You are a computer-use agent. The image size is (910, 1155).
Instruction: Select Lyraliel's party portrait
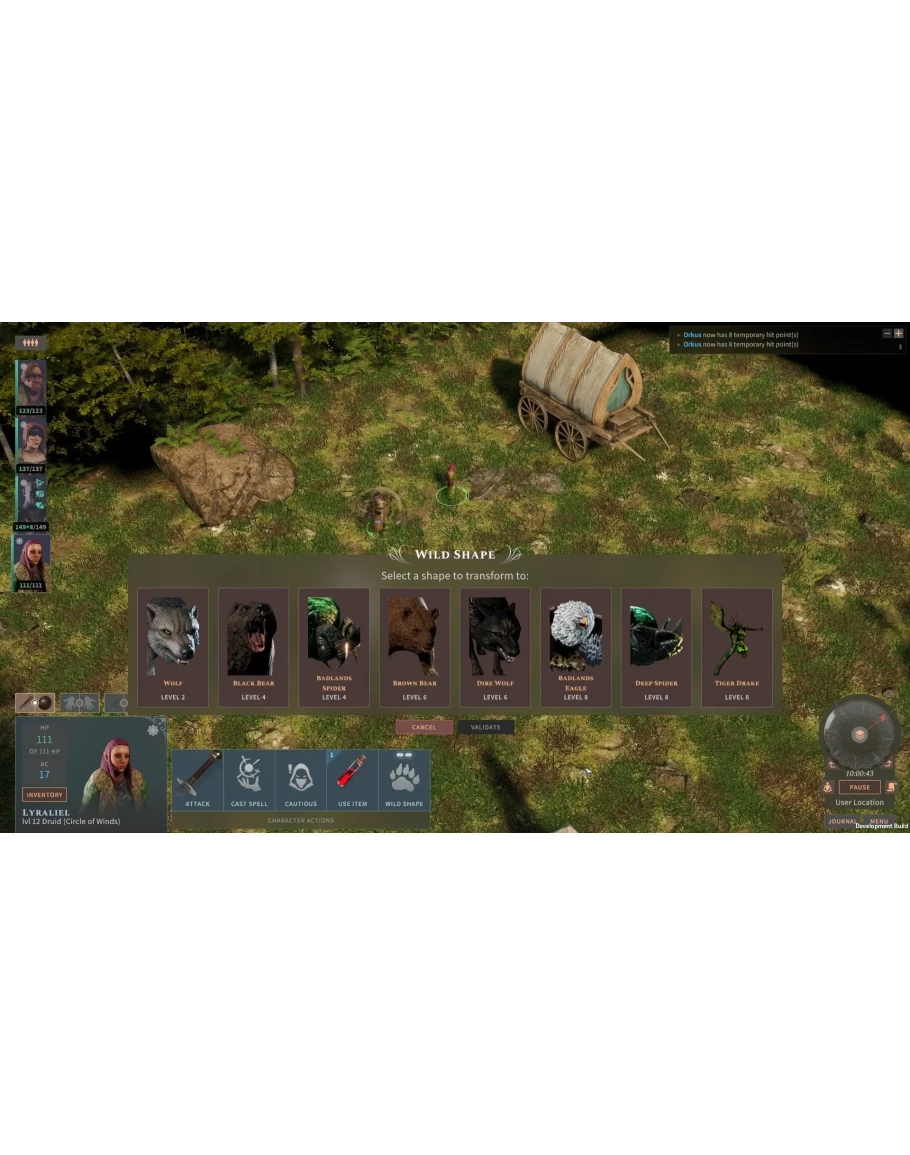pos(31,560)
